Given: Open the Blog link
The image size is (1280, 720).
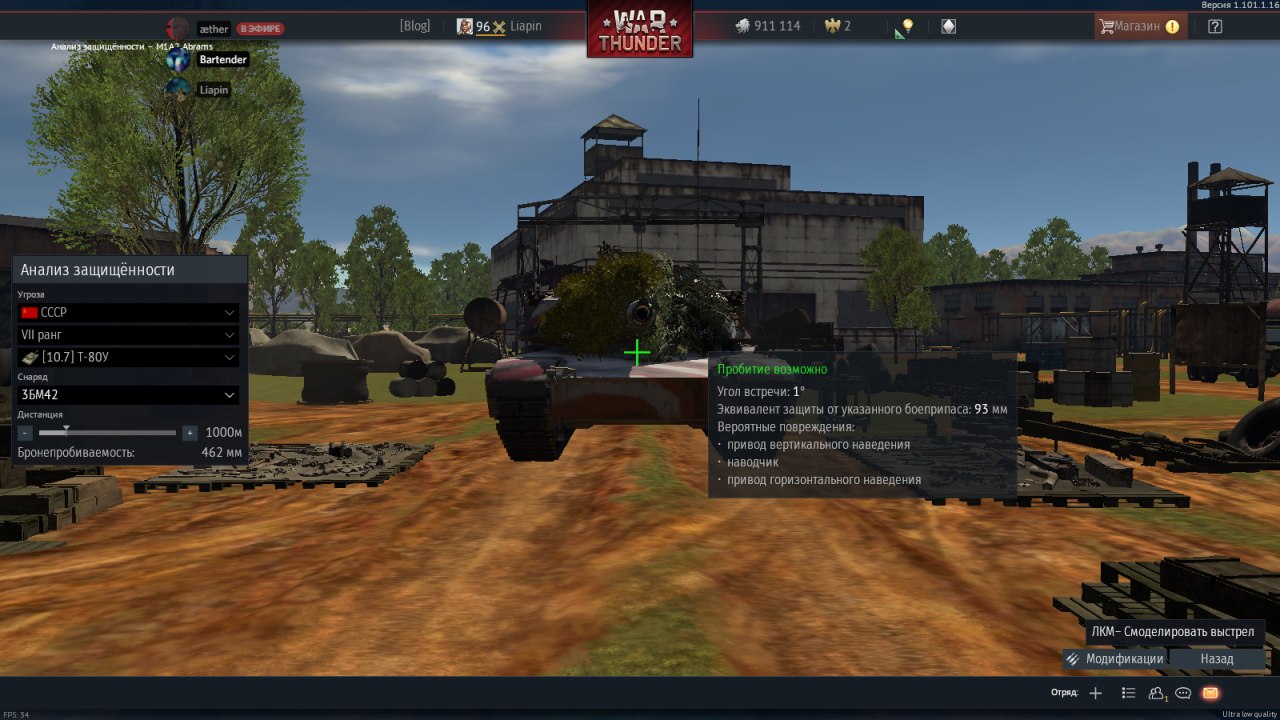Looking at the screenshot, I should coord(414,27).
